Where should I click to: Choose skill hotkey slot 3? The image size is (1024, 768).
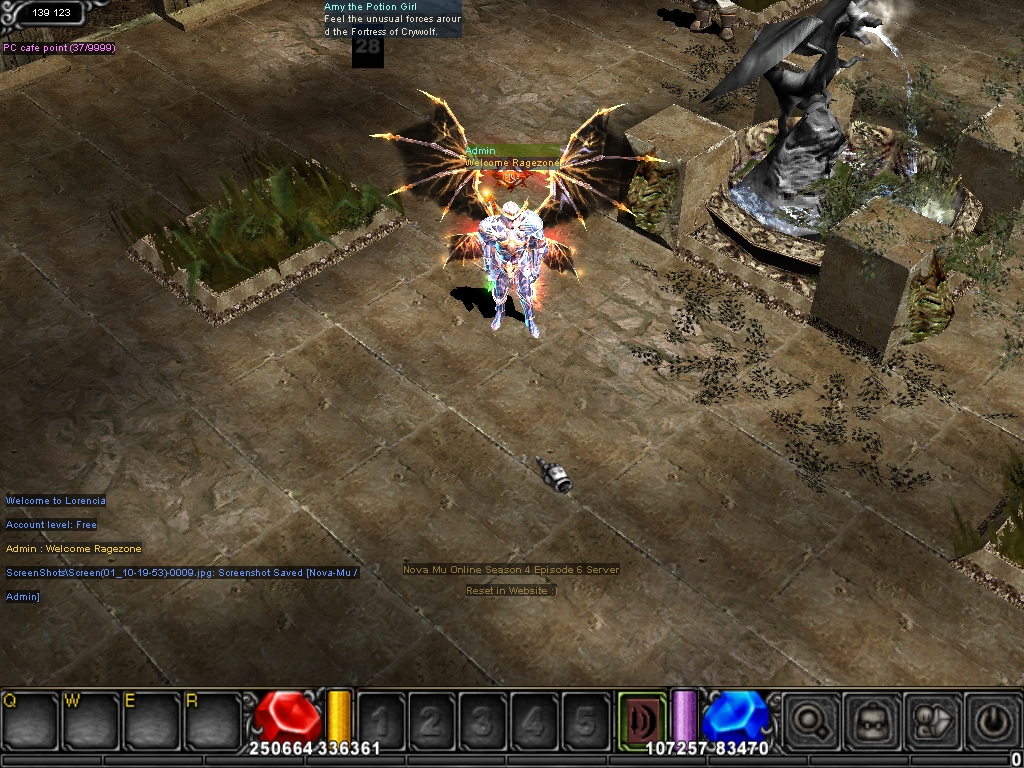click(483, 719)
